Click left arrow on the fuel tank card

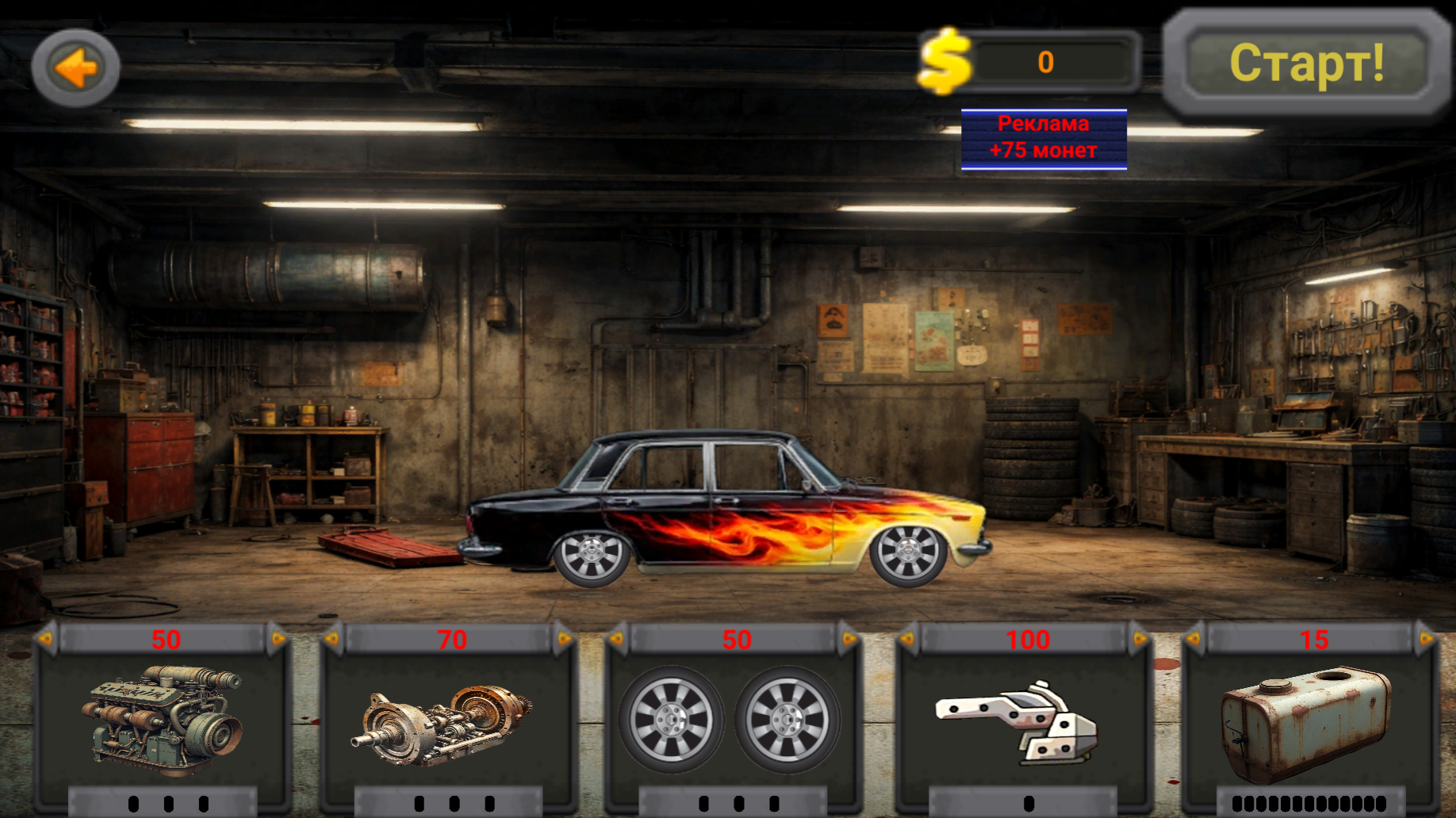pos(1194,638)
